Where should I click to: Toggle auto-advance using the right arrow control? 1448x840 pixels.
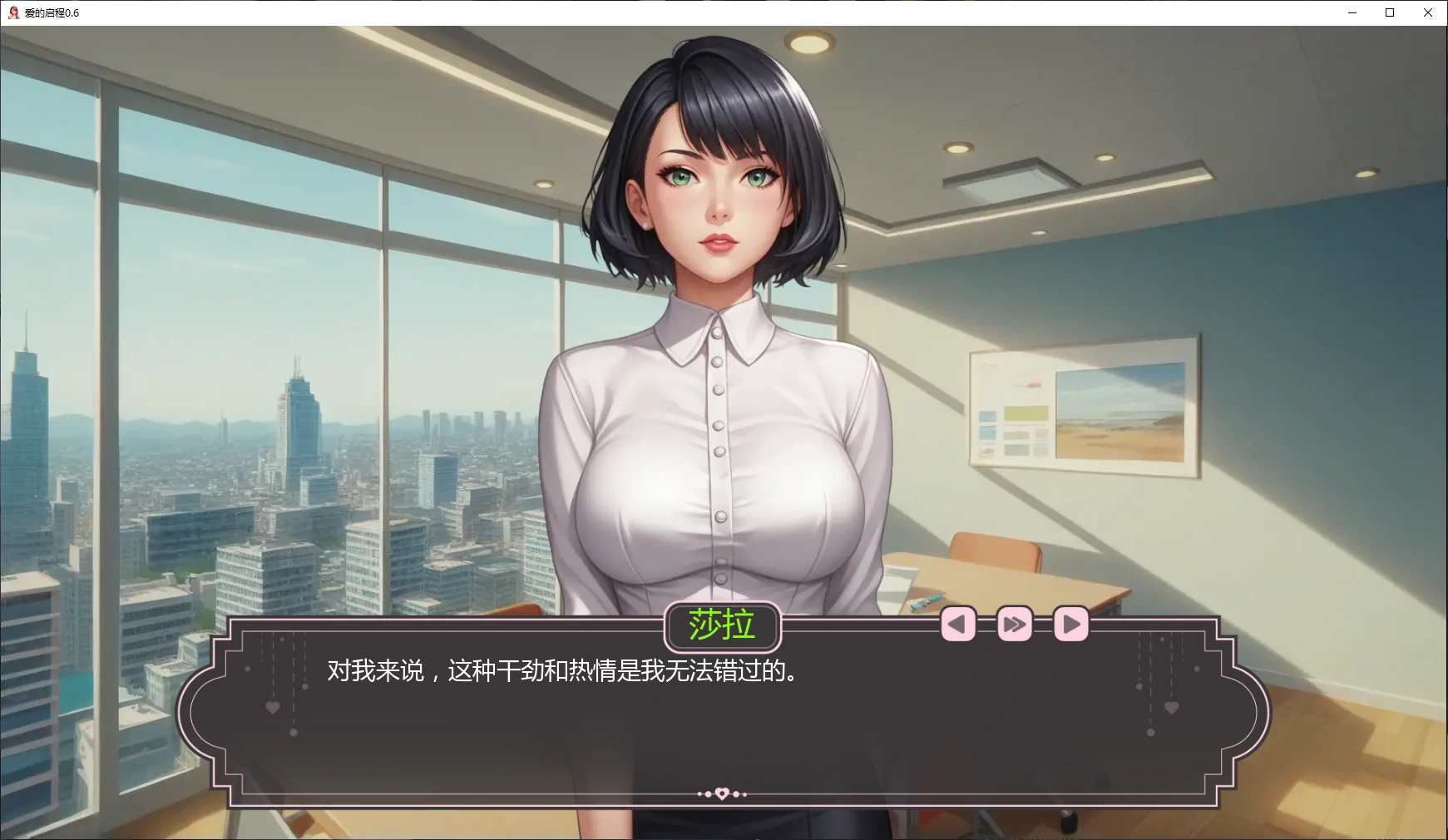1070,624
